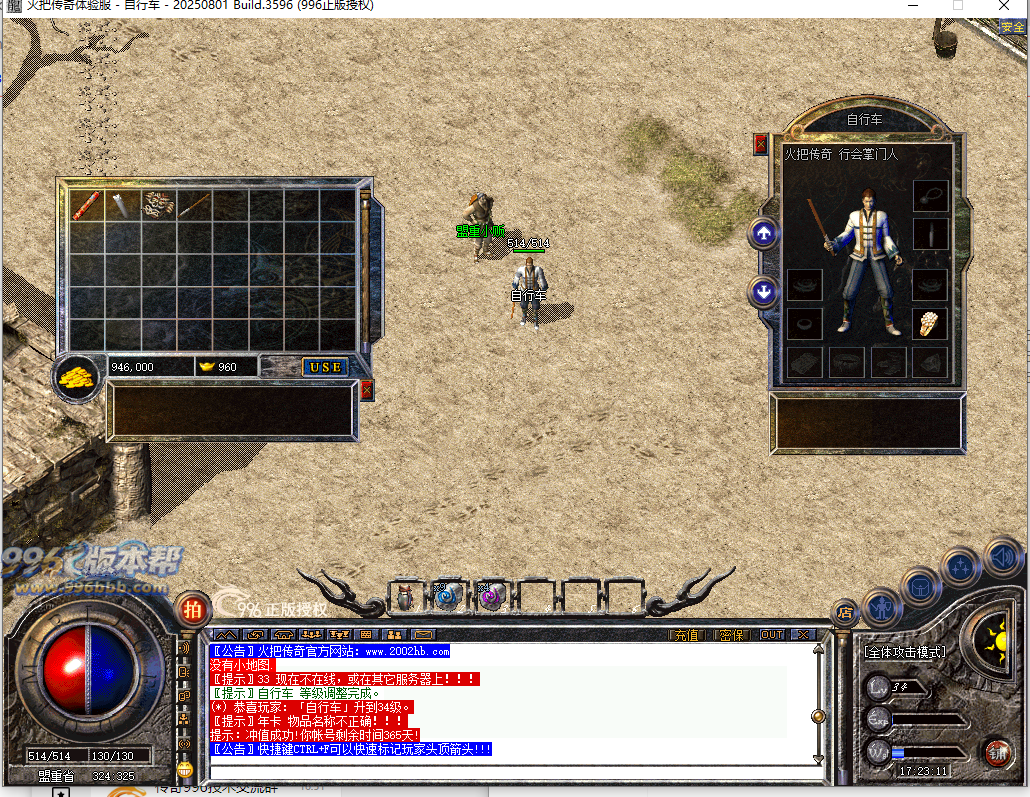Select the bone pile item in the bag
The width and height of the screenshot is (1030, 797).
tap(158, 205)
